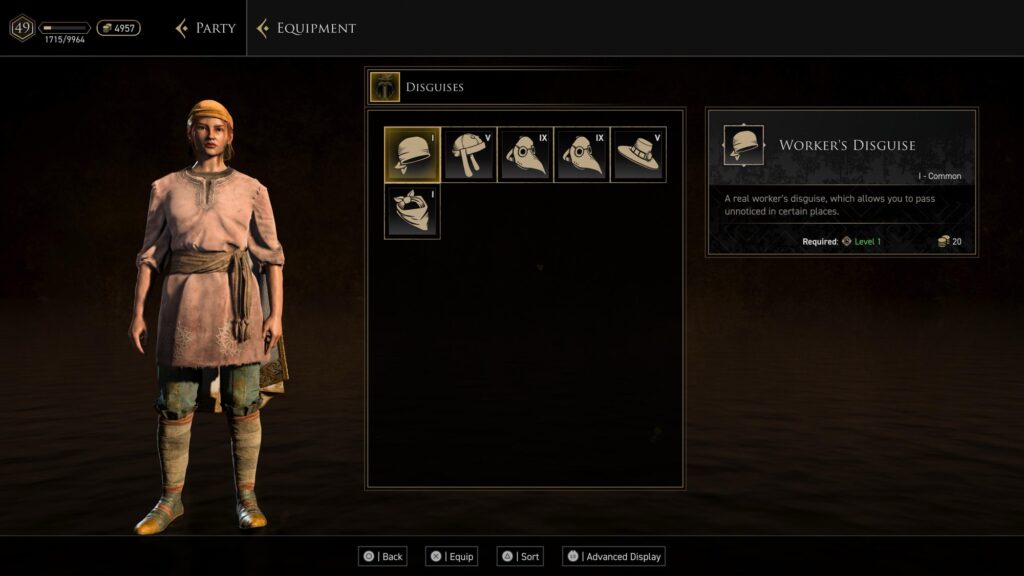Sort the disguises list
The height and width of the screenshot is (576, 1024).
520,556
